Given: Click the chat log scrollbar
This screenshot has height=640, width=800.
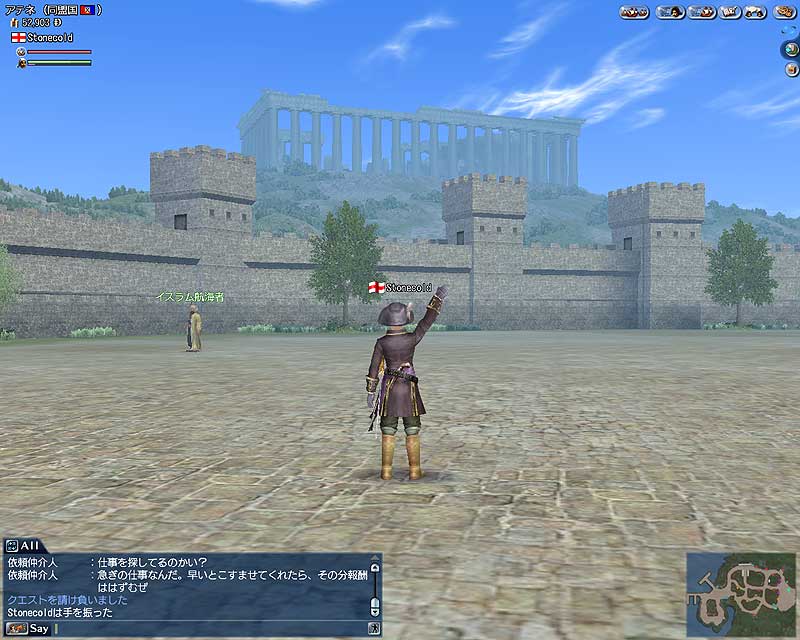Looking at the screenshot, I should coord(375,588).
